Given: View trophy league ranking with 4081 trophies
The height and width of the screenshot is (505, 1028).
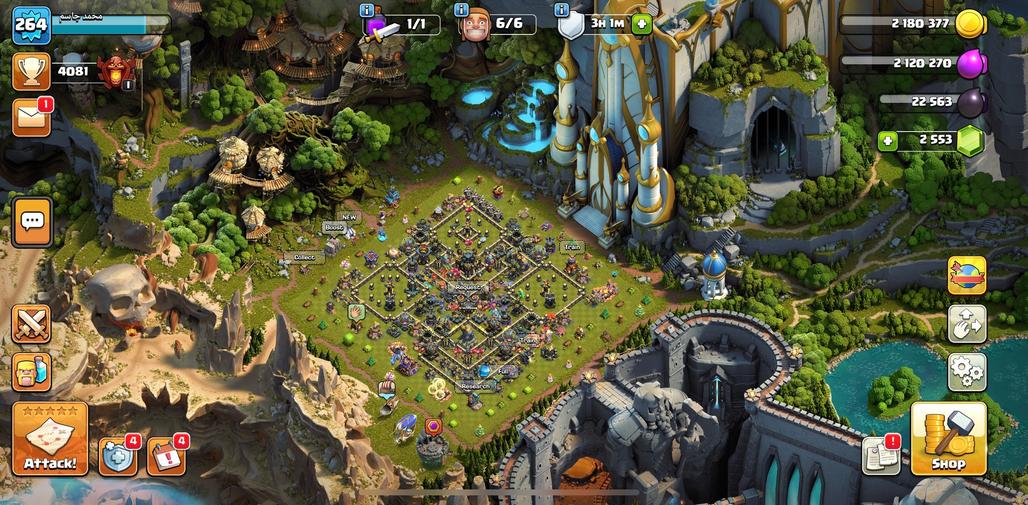Looking at the screenshot, I should tap(32, 71).
